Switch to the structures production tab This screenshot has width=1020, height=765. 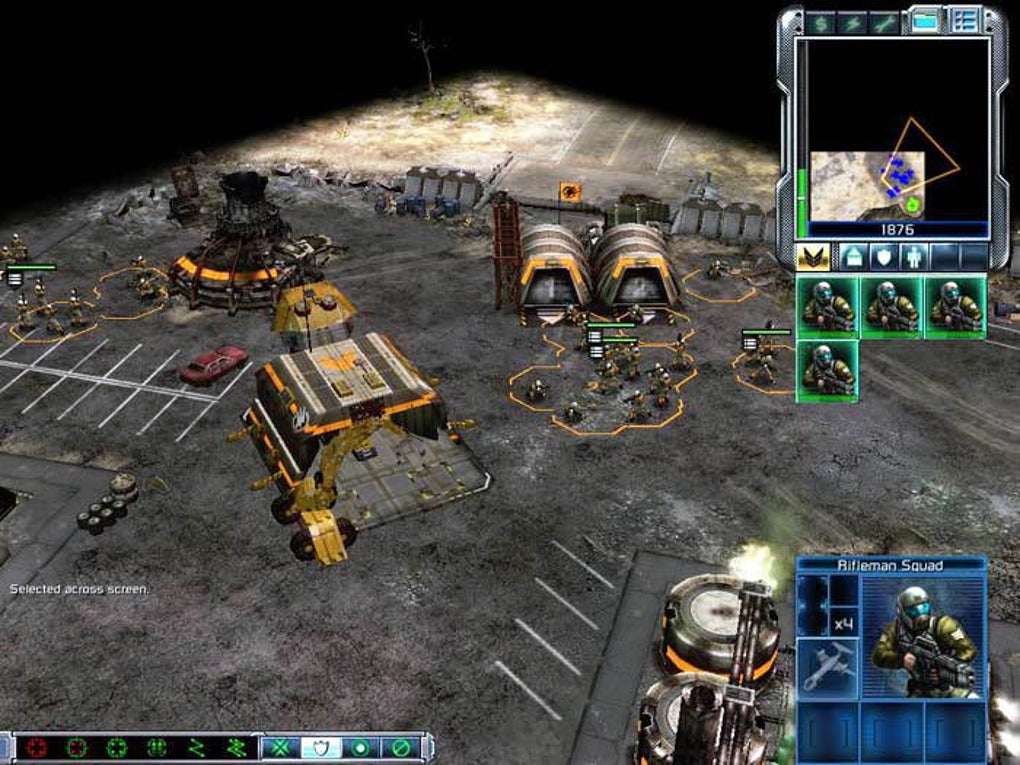(852, 257)
